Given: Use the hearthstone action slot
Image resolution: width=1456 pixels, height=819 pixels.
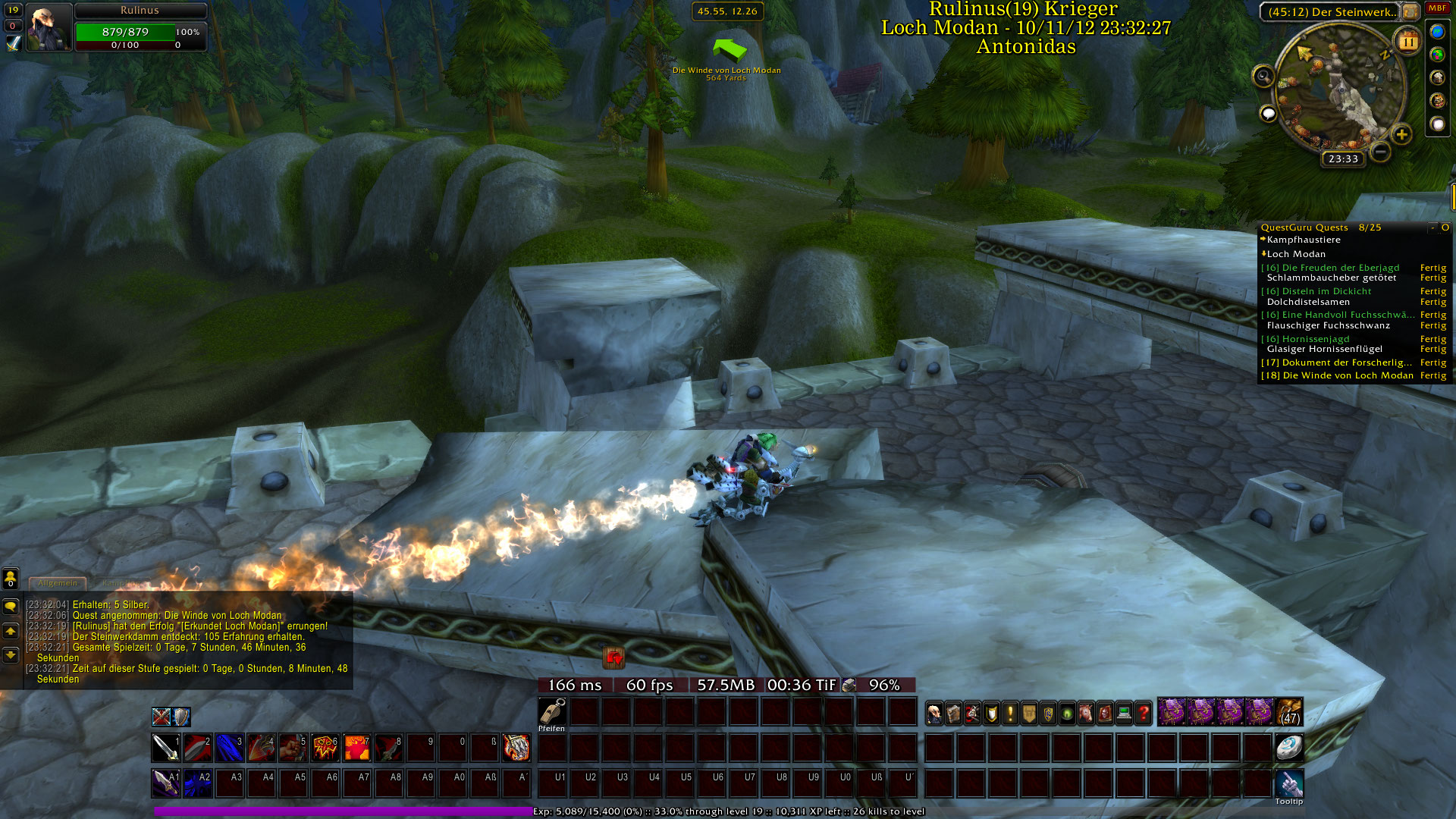Looking at the screenshot, I should [1288, 748].
